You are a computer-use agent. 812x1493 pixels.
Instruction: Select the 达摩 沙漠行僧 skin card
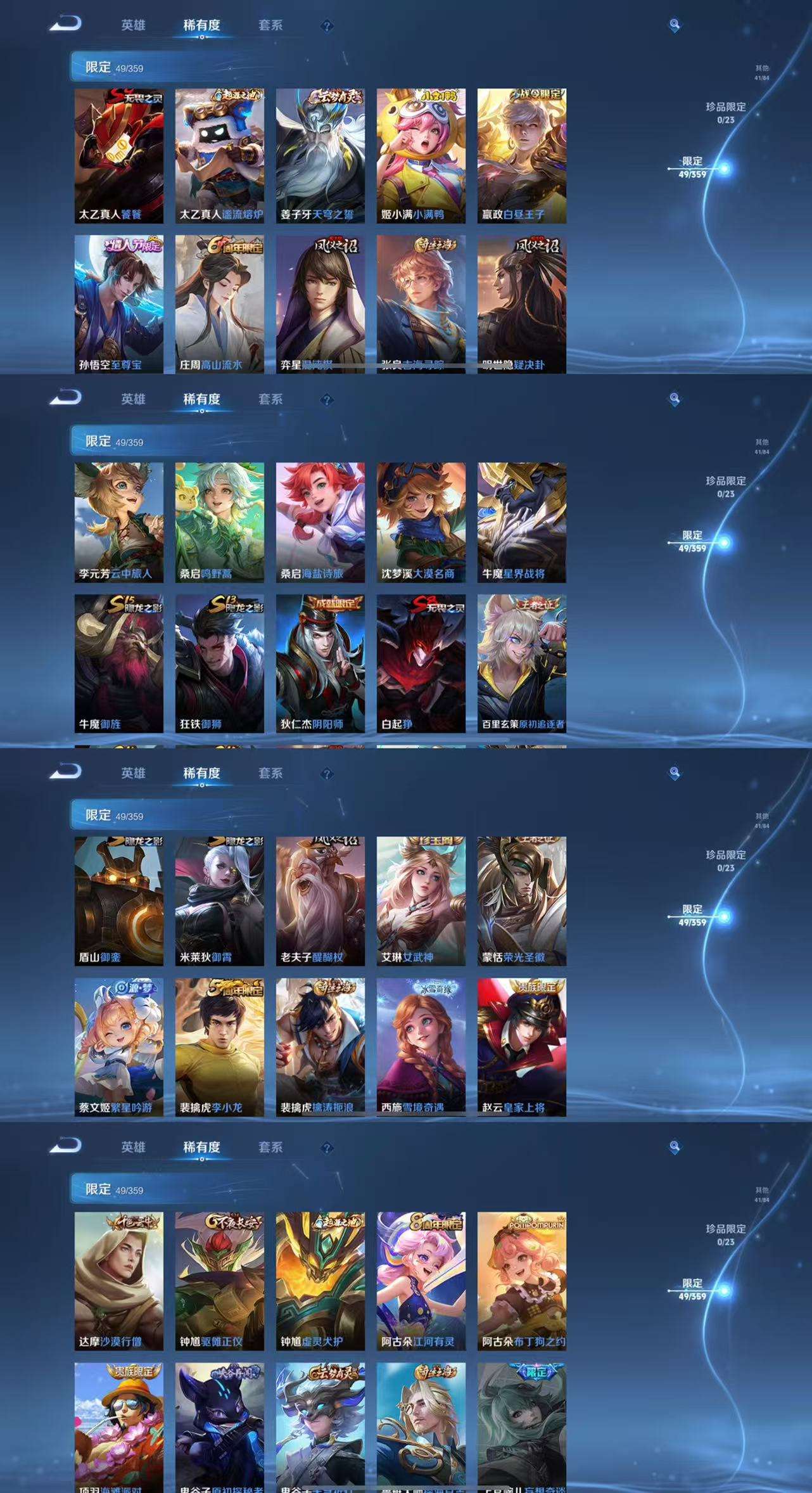(x=118, y=1281)
